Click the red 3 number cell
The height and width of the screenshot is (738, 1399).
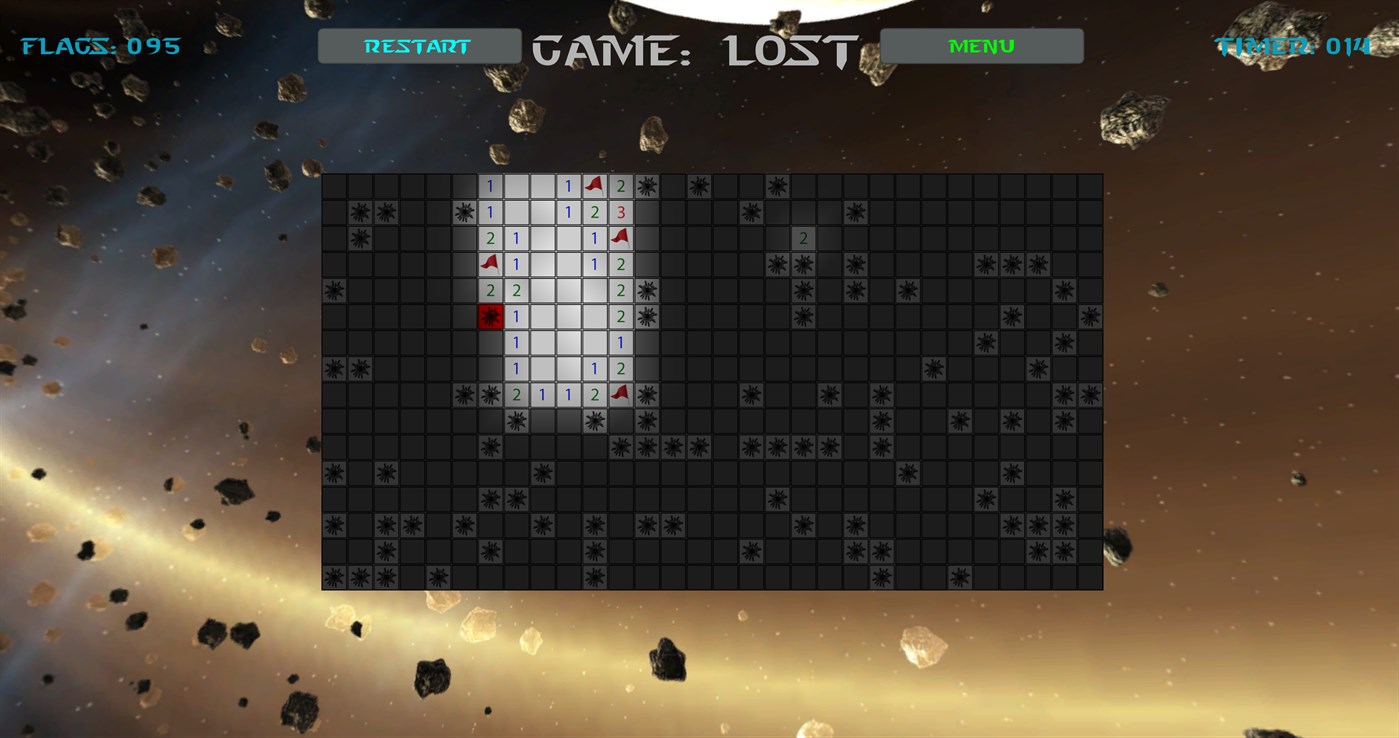[x=622, y=210]
